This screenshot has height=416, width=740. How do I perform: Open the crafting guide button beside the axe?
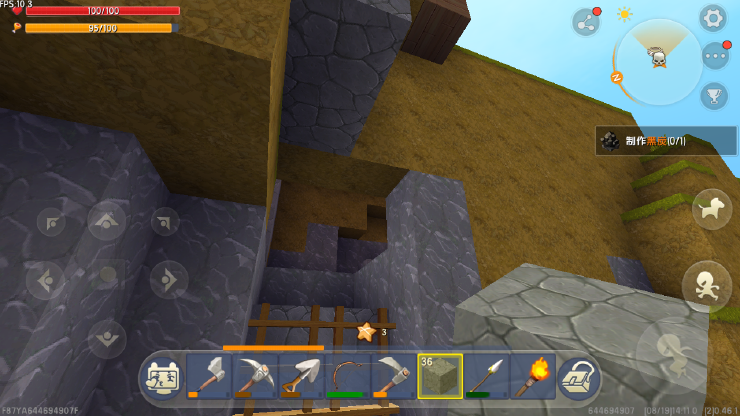161,376
